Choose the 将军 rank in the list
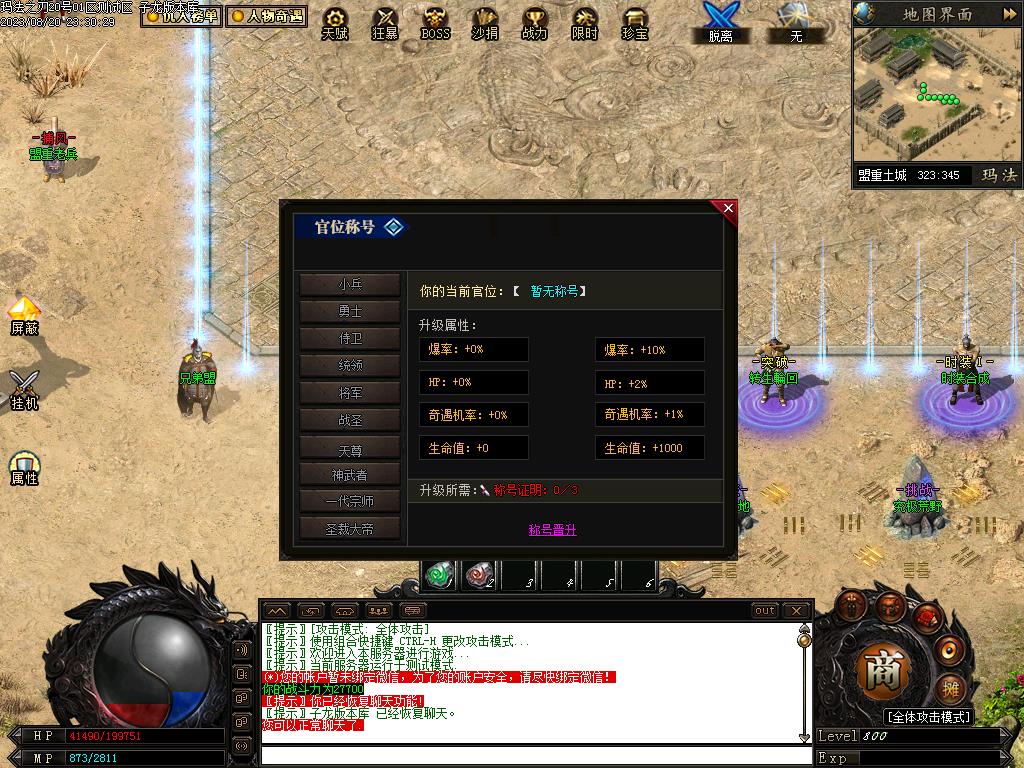This screenshot has height=768, width=1024. [x=350, y=393]
